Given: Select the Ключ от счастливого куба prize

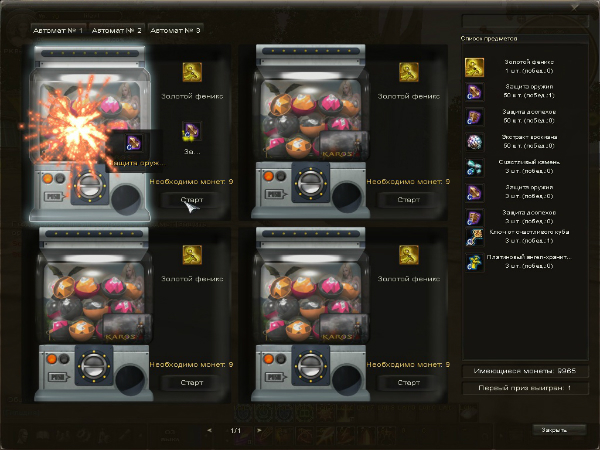Looking at the screenshot, I should (x=474, y=238).
